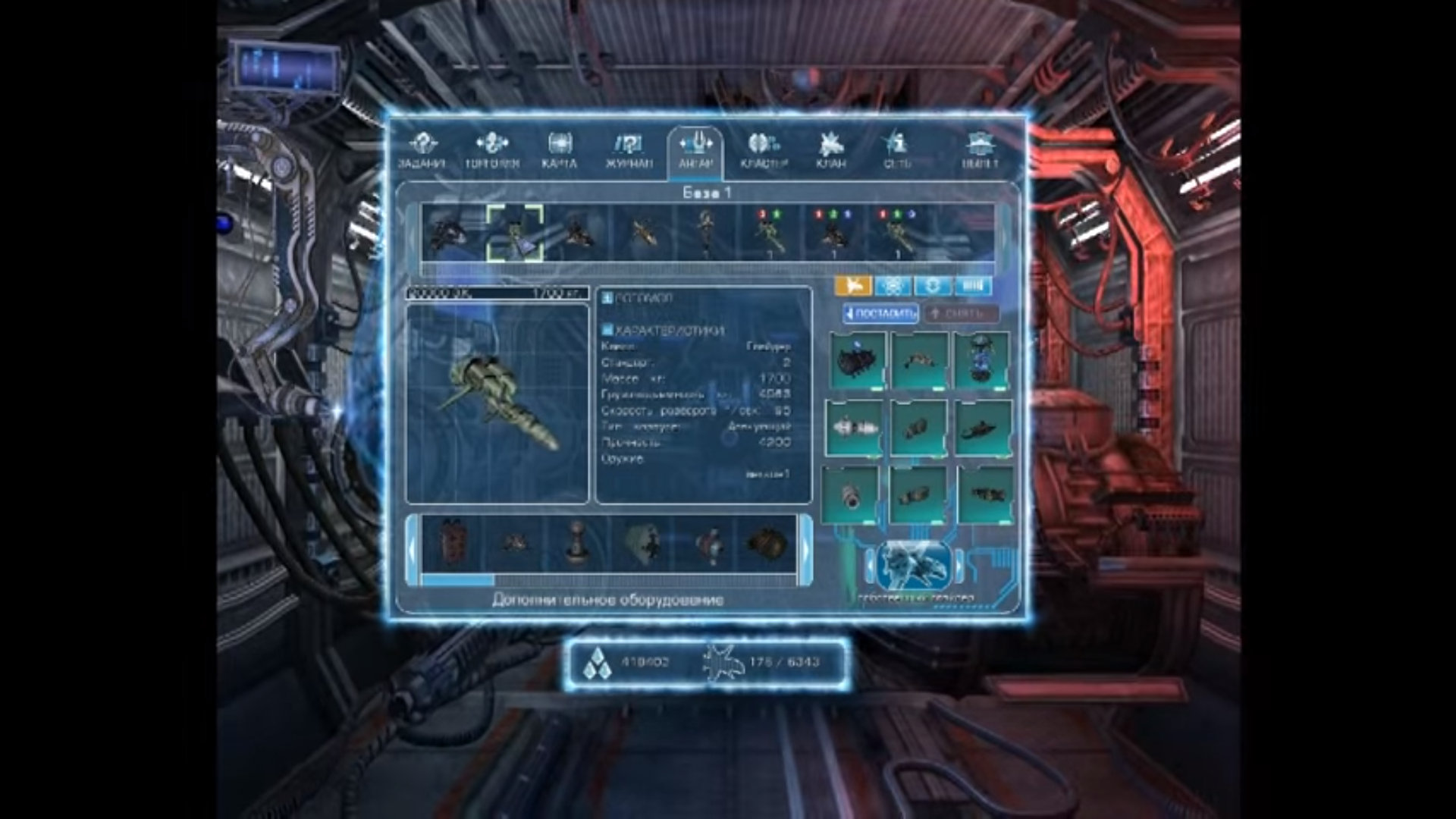The width and height of the screenshot is (1456, 819).
Task: Pick the red backpack equipment item
Action: [453, 544]
